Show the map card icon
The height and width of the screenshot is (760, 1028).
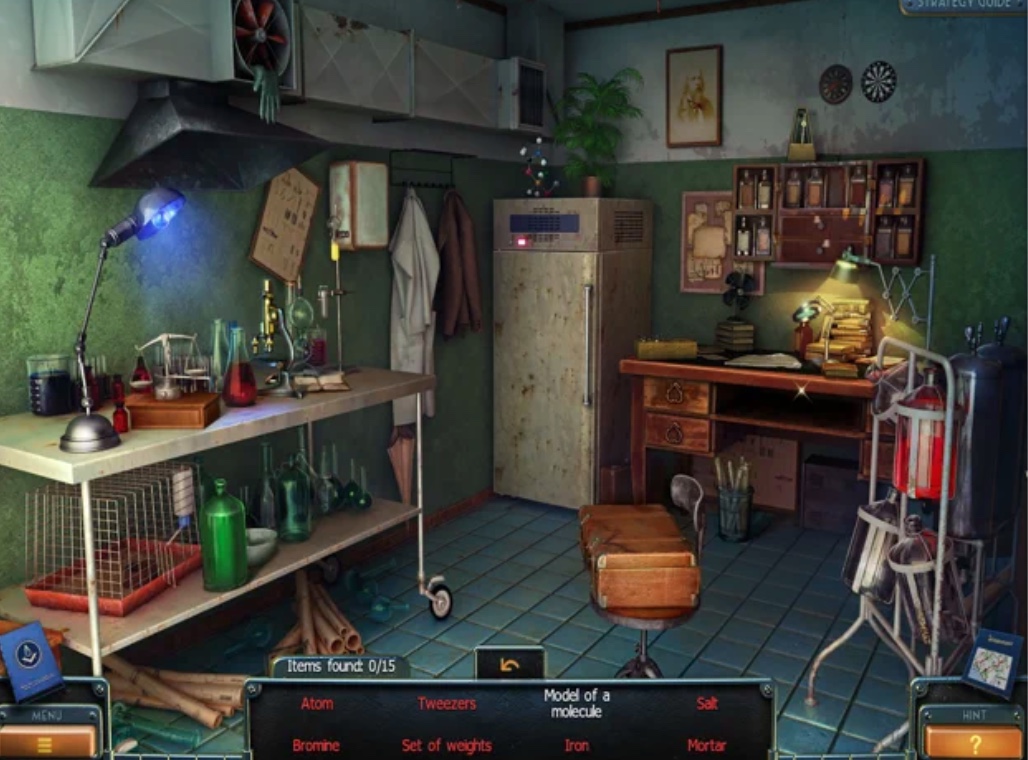993,661
